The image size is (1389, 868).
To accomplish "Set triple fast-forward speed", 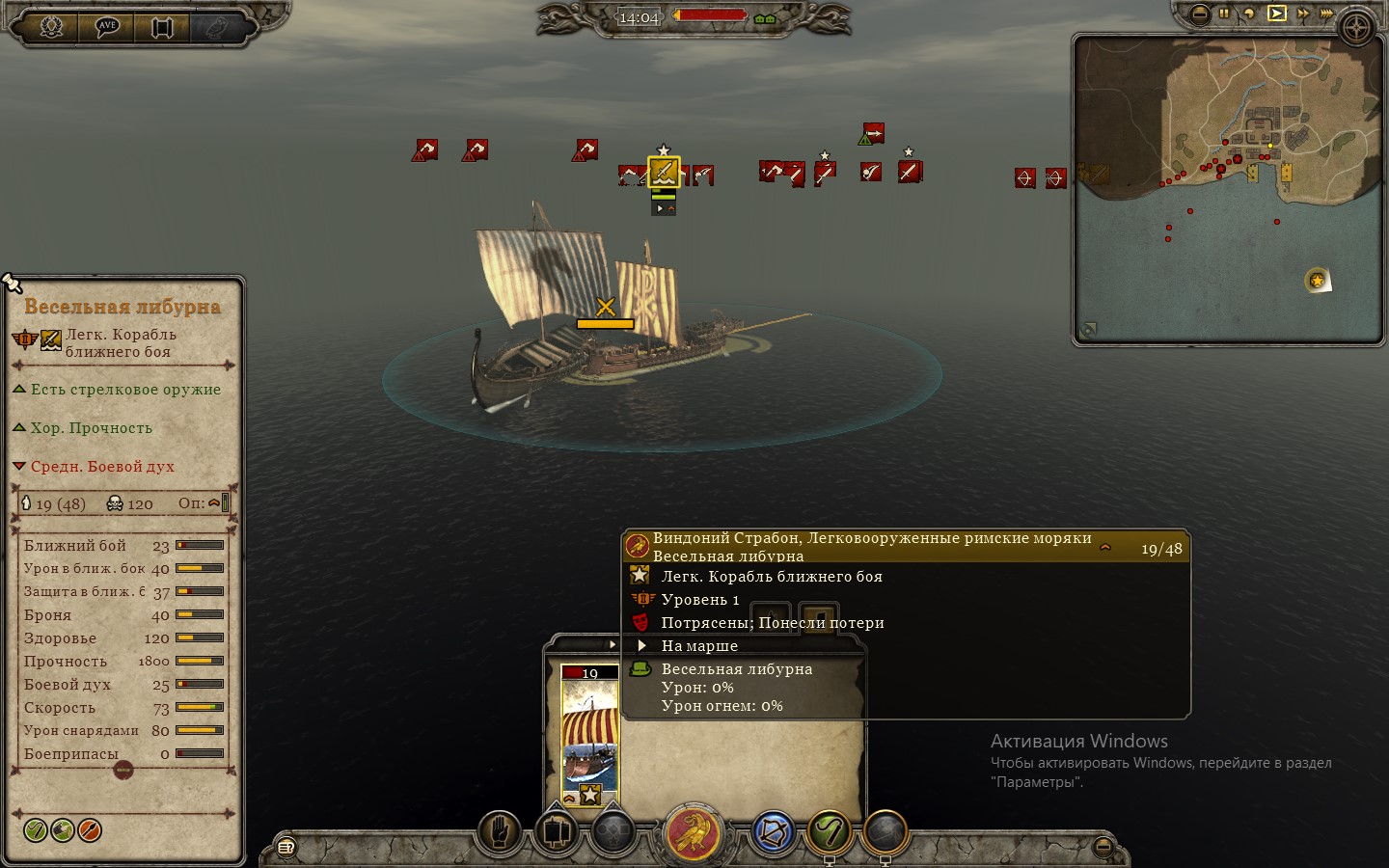I will 1327,14.
